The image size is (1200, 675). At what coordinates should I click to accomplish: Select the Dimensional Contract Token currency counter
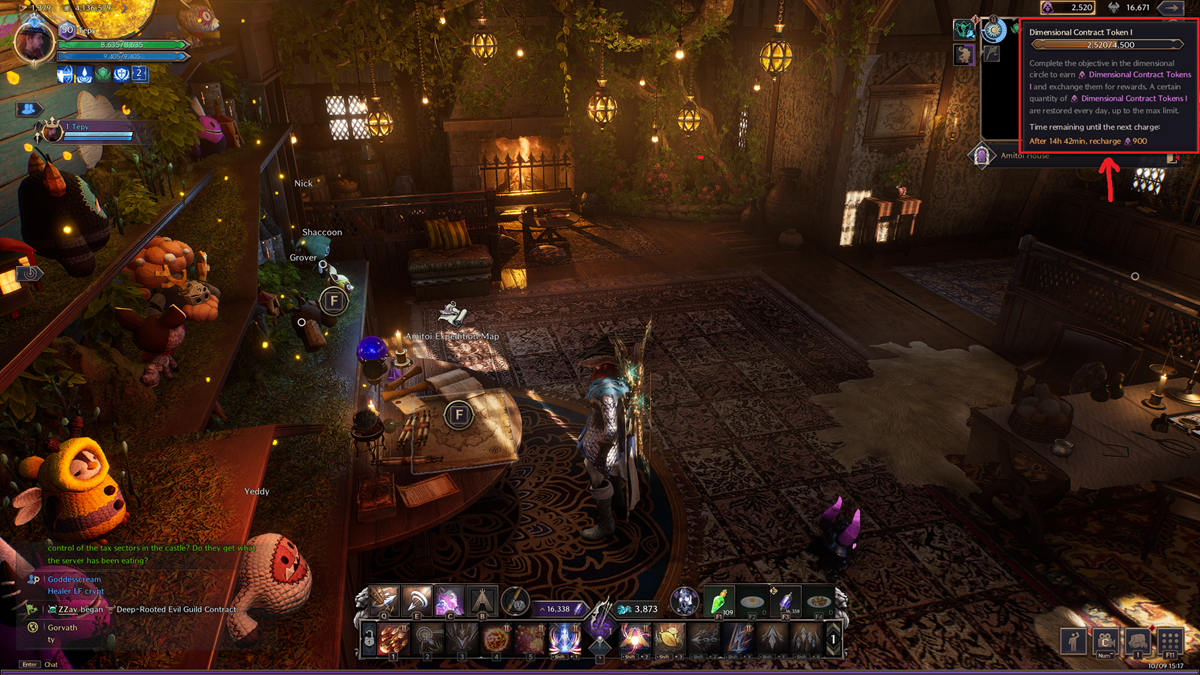click(x=1067, y=8)
